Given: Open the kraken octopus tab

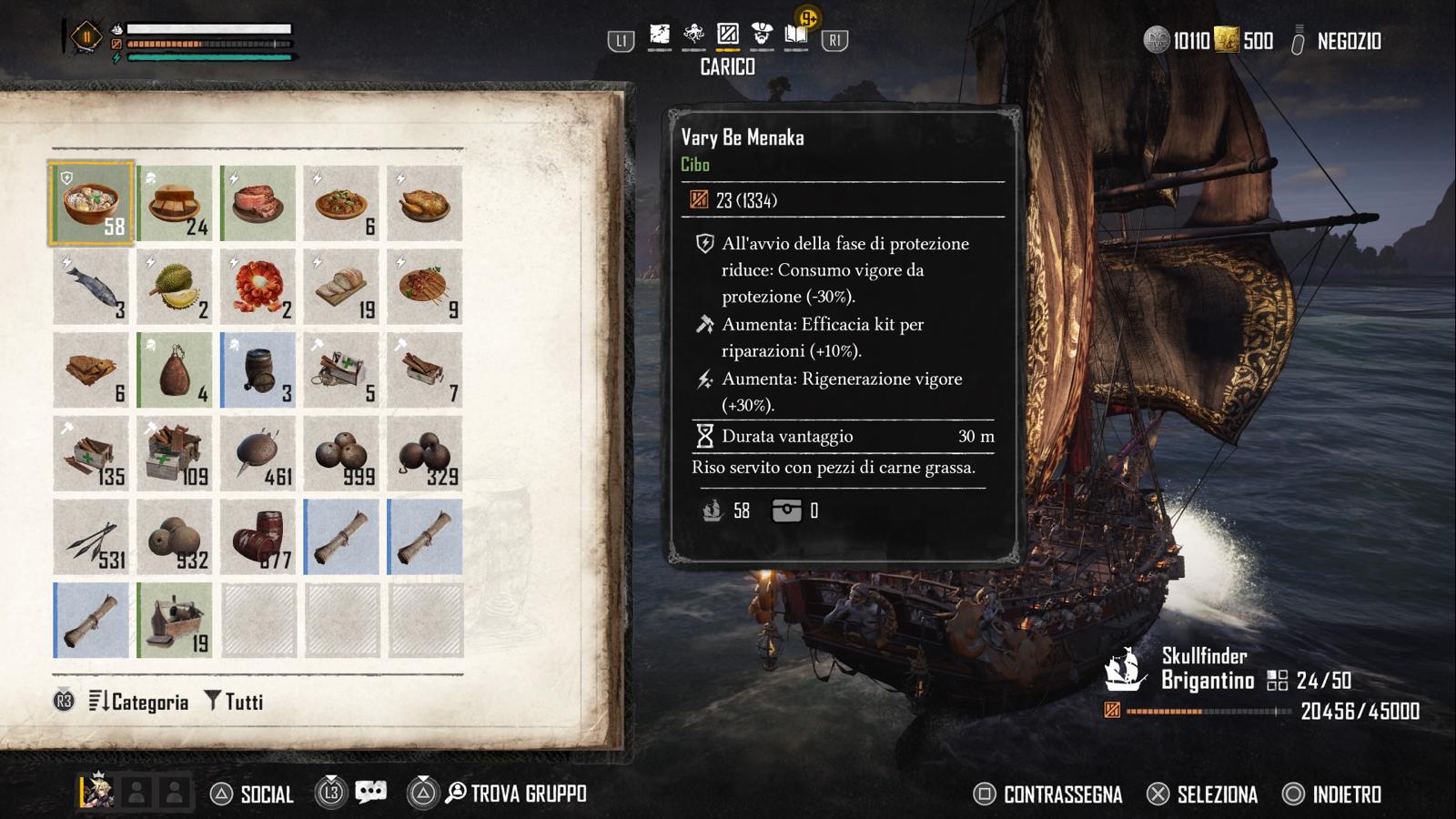Looking at the screenshot, I should pyautogui.click(x=693, y=35).
